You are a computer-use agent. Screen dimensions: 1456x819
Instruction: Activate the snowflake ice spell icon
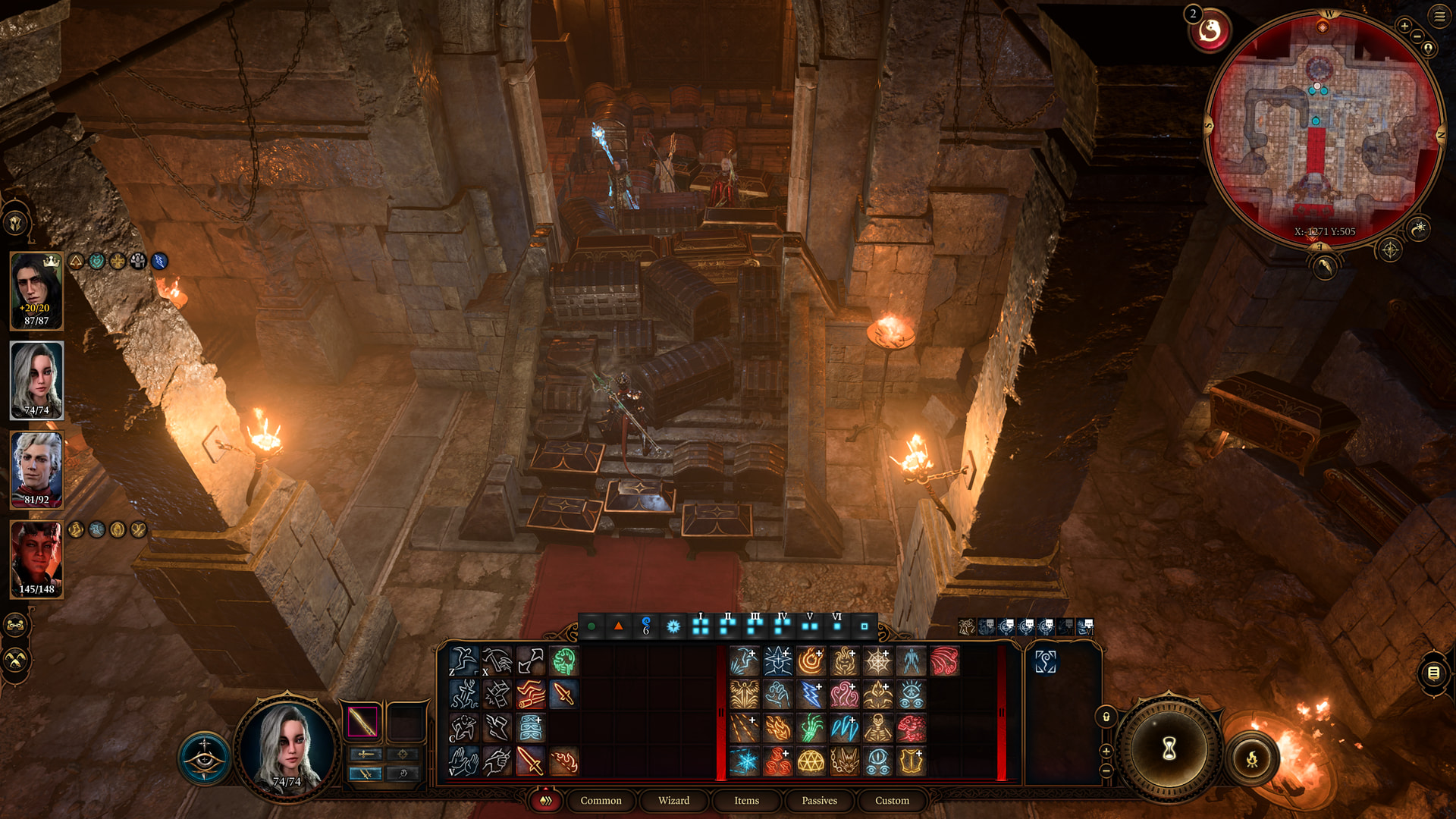point(744,761)
